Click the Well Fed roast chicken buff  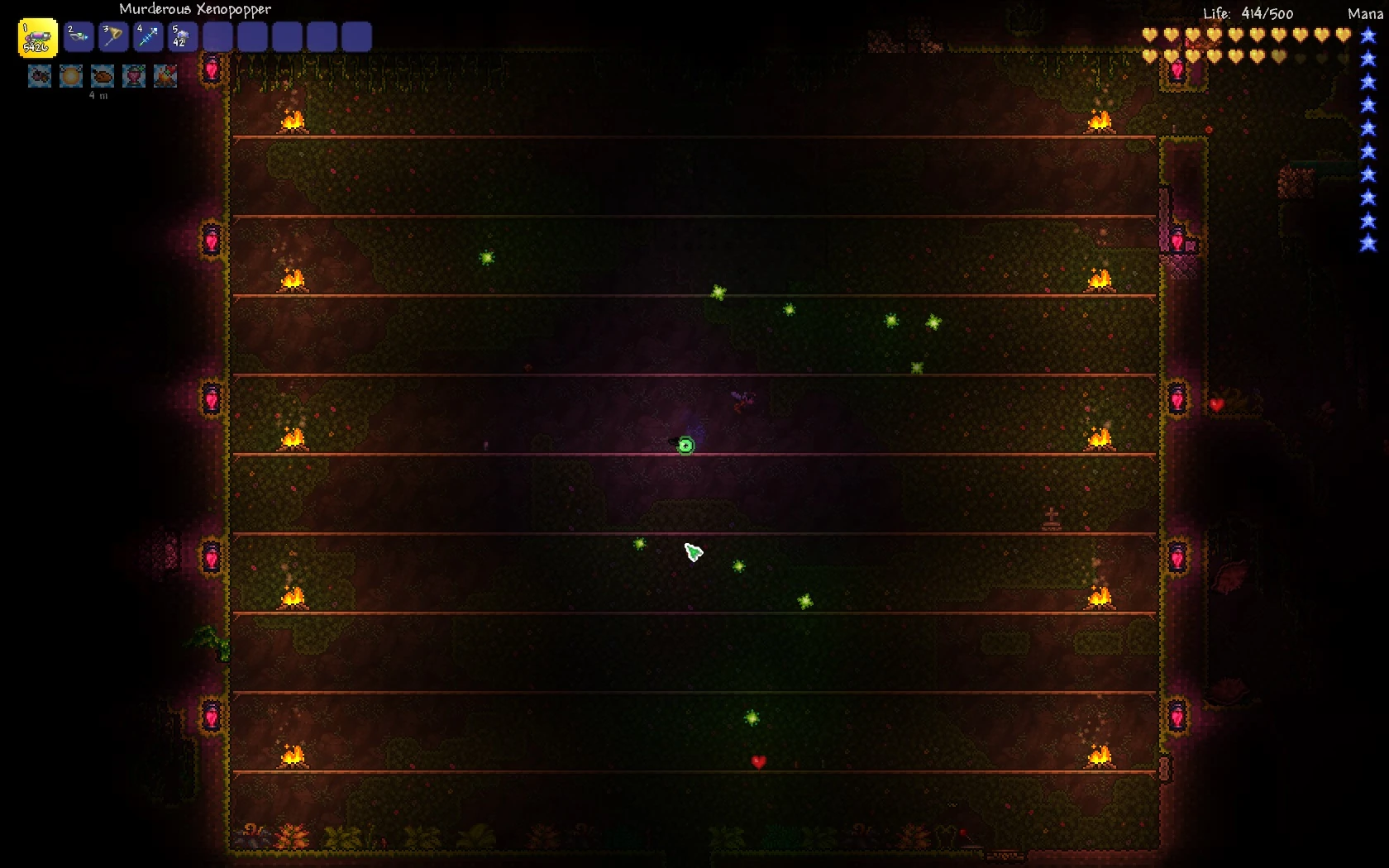pyautogui.click(x=103, y=76)
